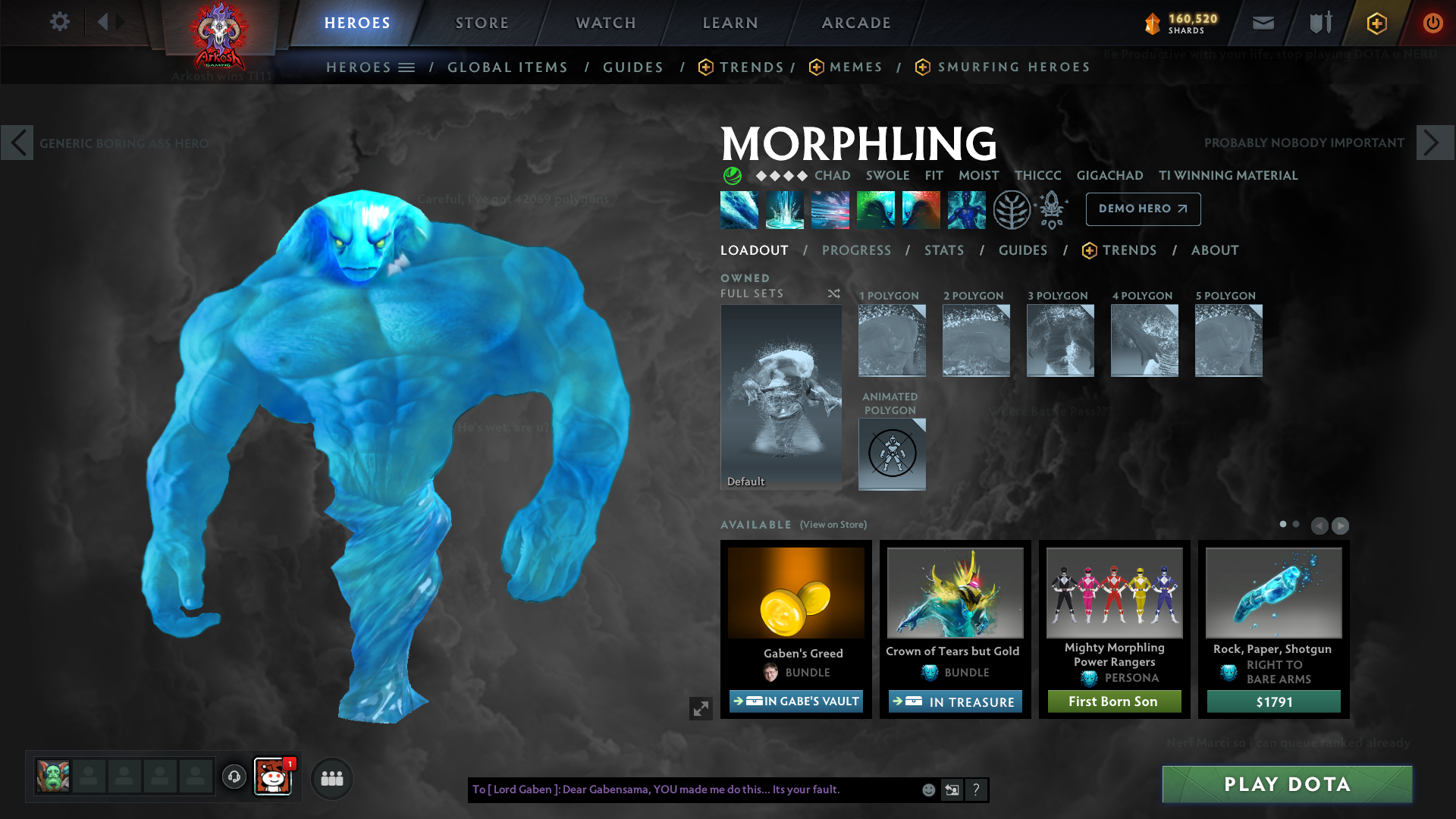Image resolution: width=1456 pixels, height=819 pixels.
Task: Open the Arcade tab
Action: [x=856, y=23]
